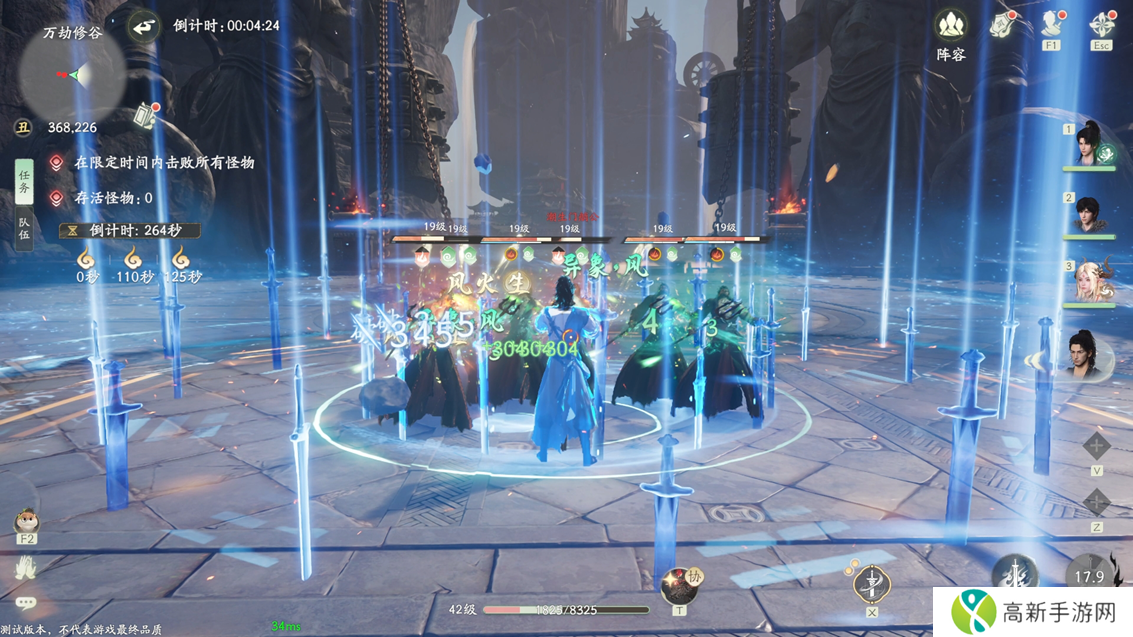Select the blonde horned party member portrait
Image resolution: width=1133 pixels, height=637 pixels.
pyautogui.click(x=1090, y=281)
